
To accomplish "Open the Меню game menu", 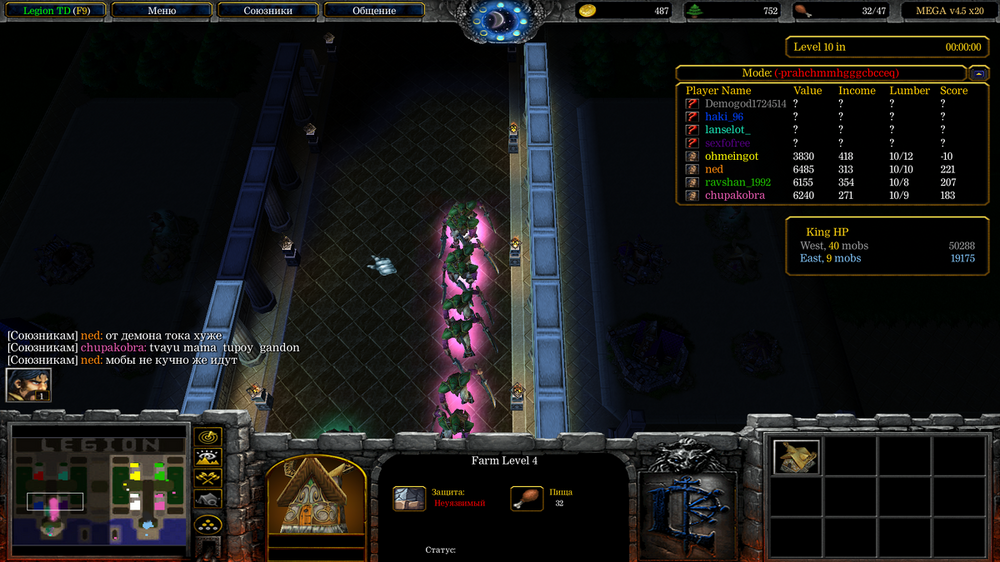I will [x=161, y=11].
